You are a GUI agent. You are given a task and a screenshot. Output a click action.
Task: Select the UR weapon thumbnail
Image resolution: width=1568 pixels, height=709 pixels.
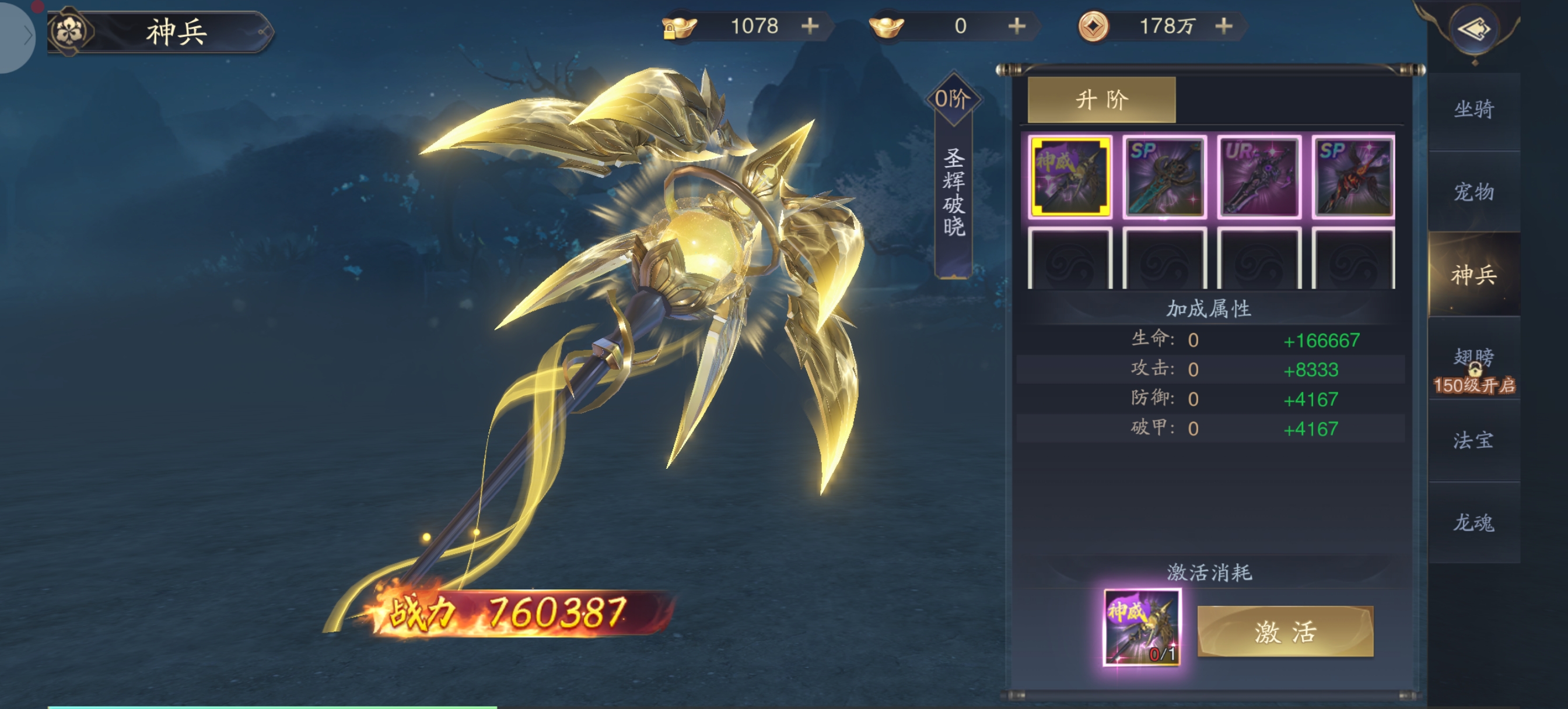pyautogui.click(x=1258, y=177)
